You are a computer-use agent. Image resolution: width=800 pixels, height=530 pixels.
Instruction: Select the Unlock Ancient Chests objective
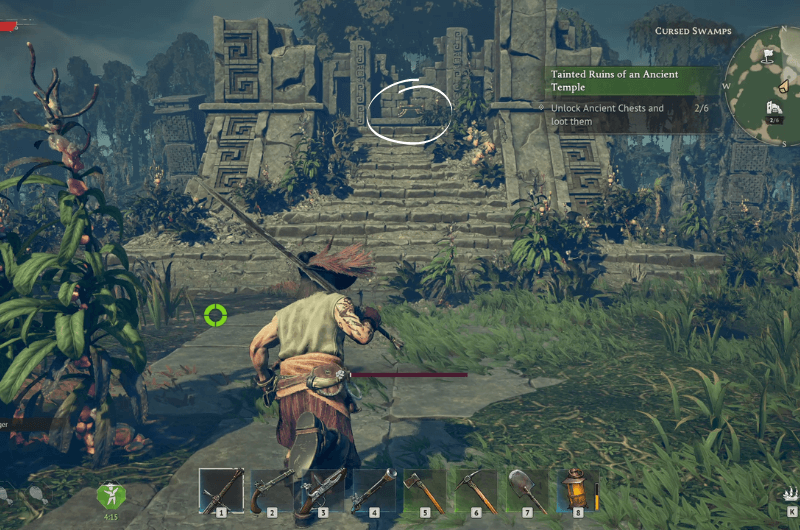(x=608, y=115)
